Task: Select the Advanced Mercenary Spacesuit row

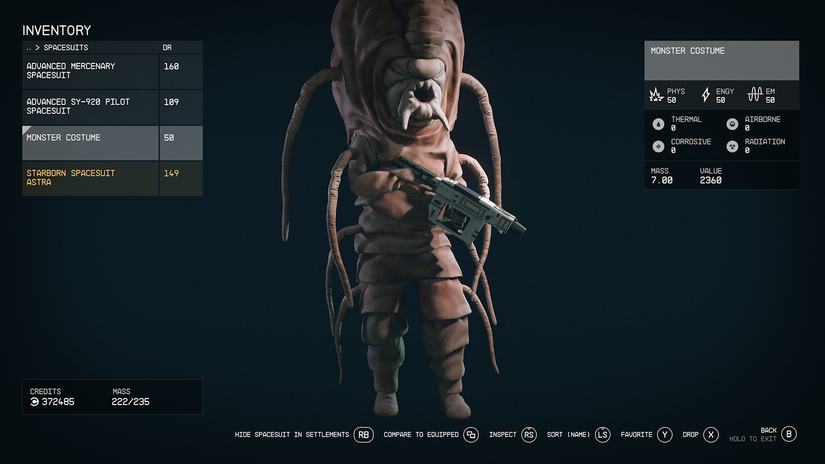Action: (90, 71)
